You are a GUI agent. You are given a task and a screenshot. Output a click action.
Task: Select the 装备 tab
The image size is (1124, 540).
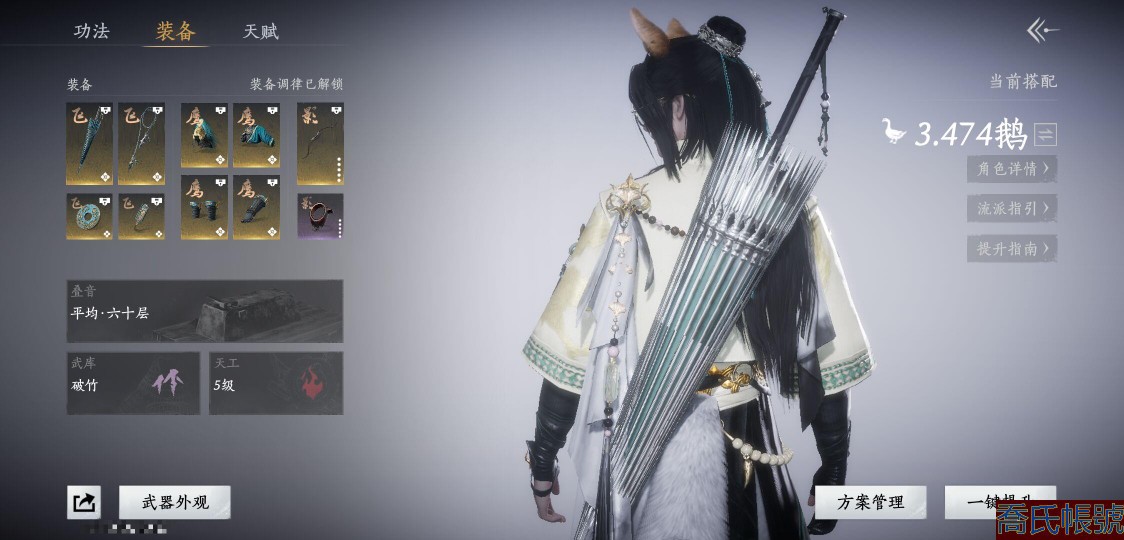(x=175, y=31)
